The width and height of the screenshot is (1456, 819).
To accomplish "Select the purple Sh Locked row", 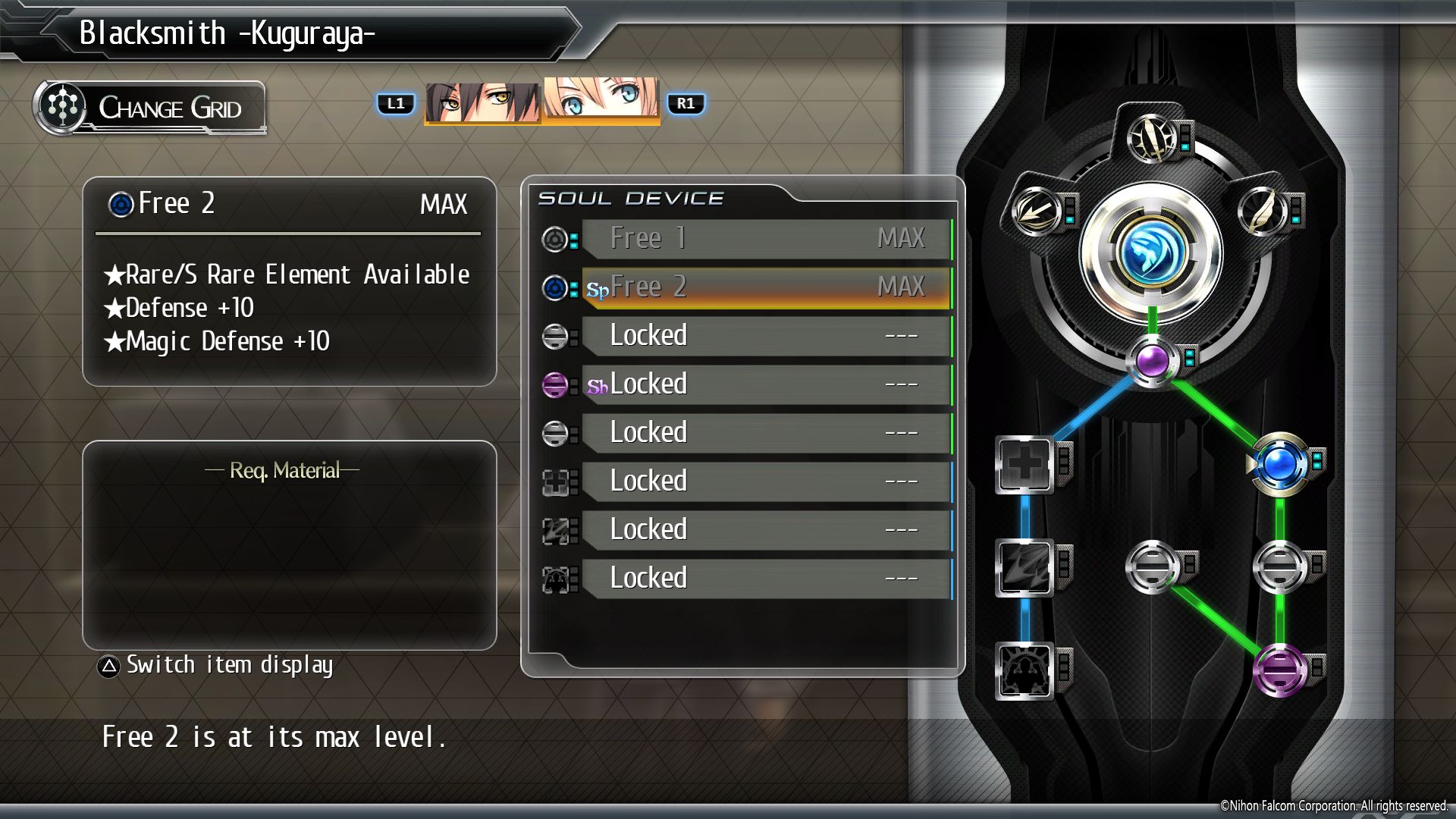I will (x=766, y=384).
